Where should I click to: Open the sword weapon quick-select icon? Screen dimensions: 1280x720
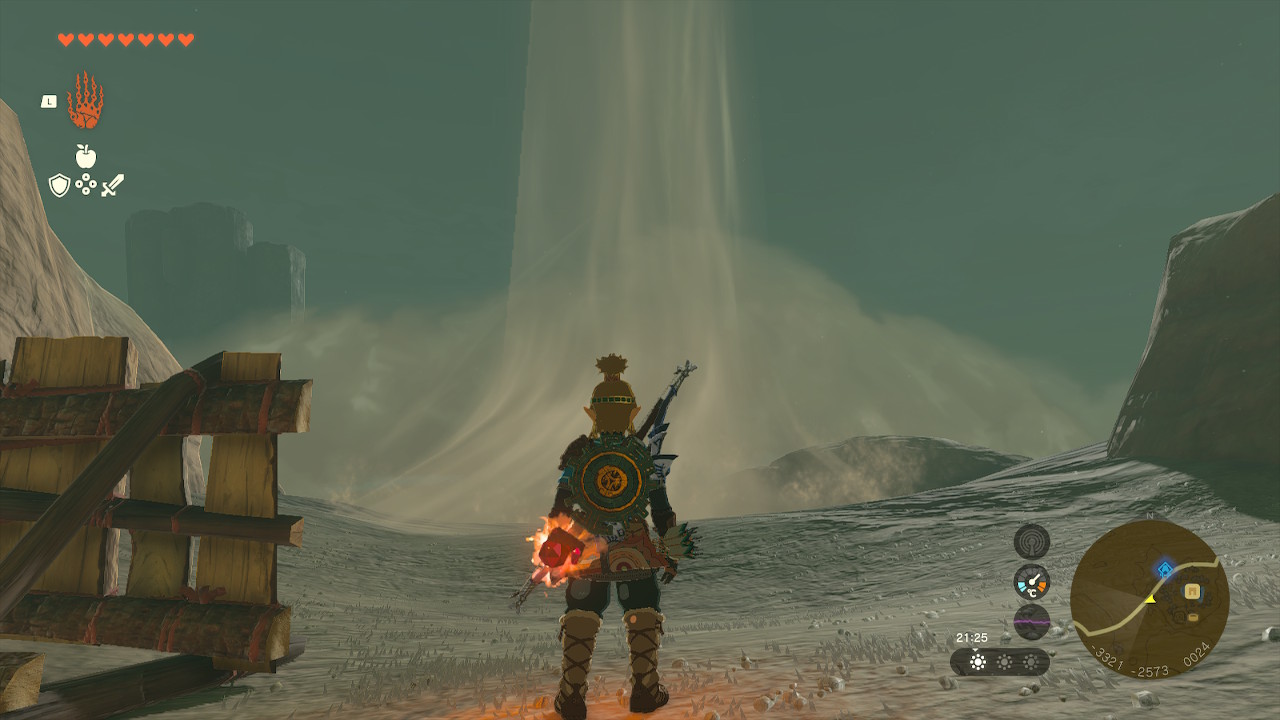pos(112,185)
